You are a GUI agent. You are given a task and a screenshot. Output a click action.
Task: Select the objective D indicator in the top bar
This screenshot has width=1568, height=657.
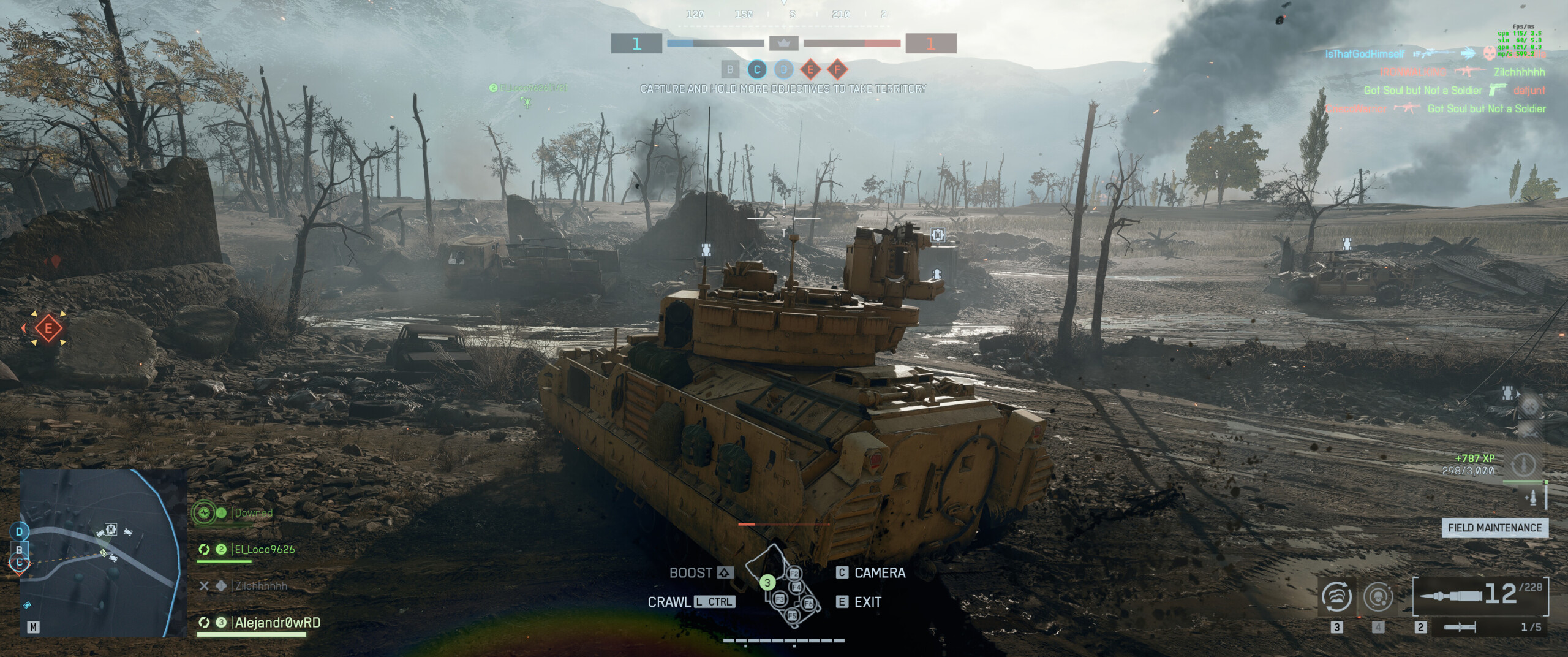tap(783, 69)
